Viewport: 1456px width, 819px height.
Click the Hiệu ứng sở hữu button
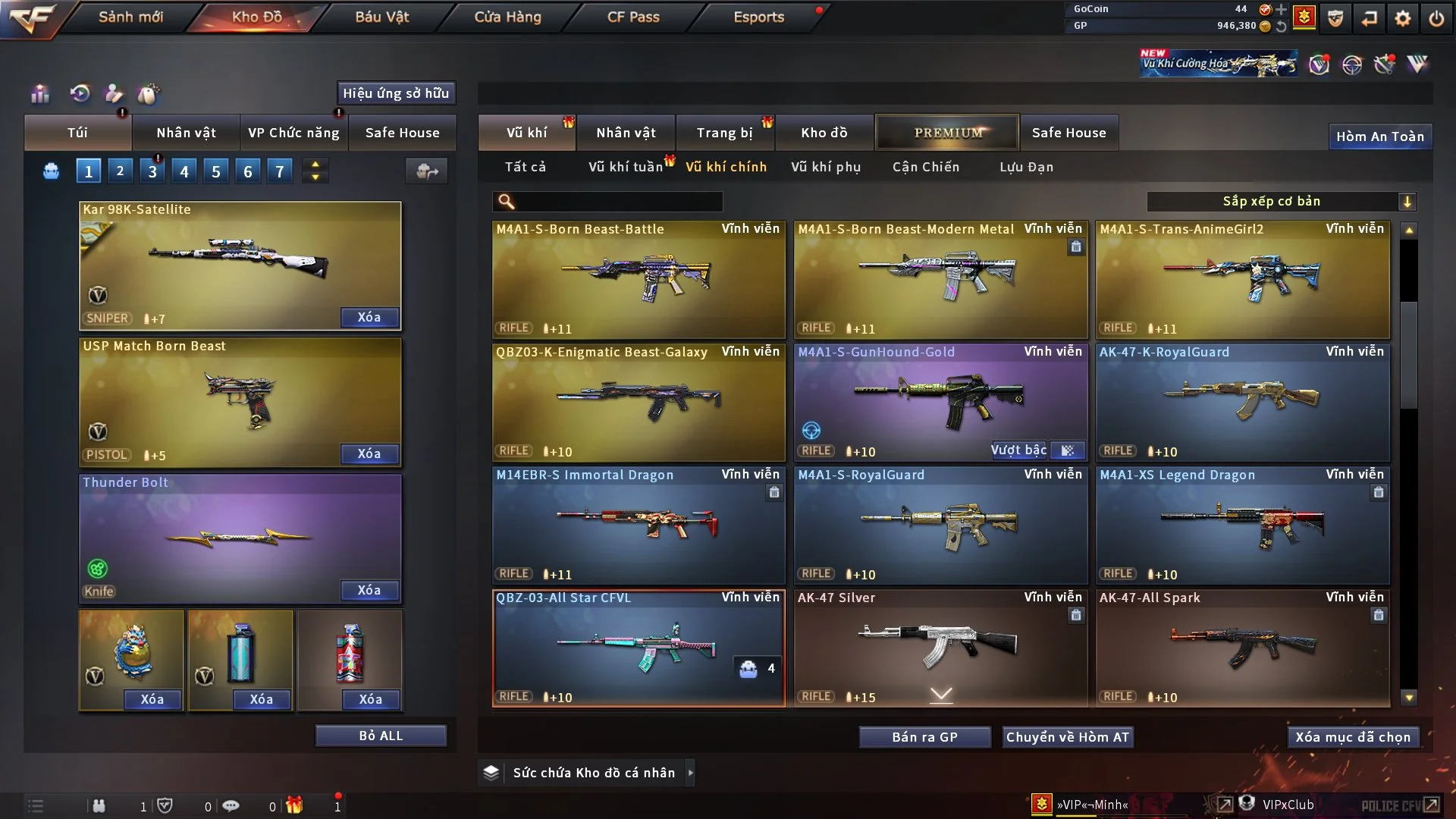(x=396, y=93)
